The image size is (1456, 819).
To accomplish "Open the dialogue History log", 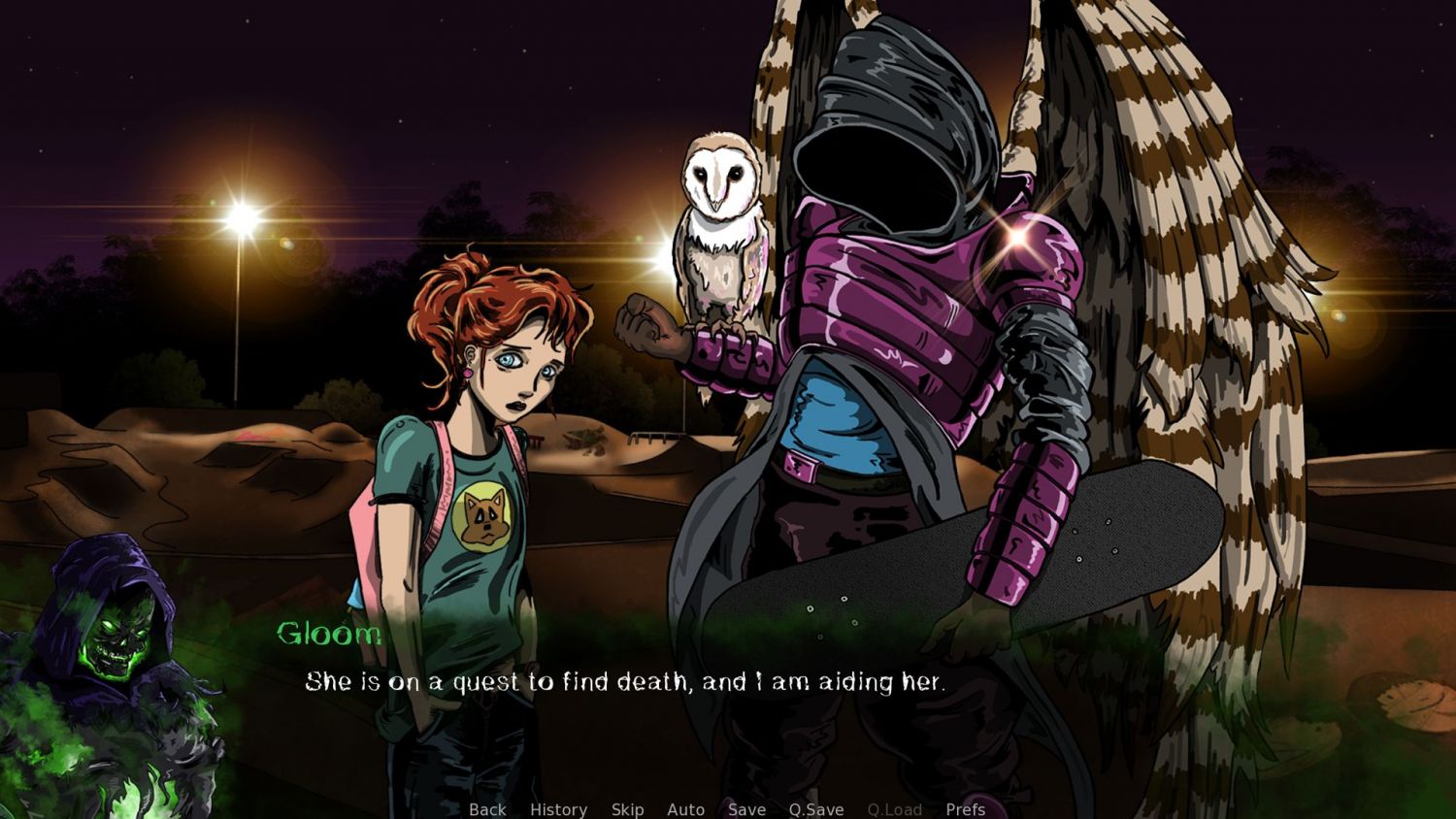I will point(558,809).
